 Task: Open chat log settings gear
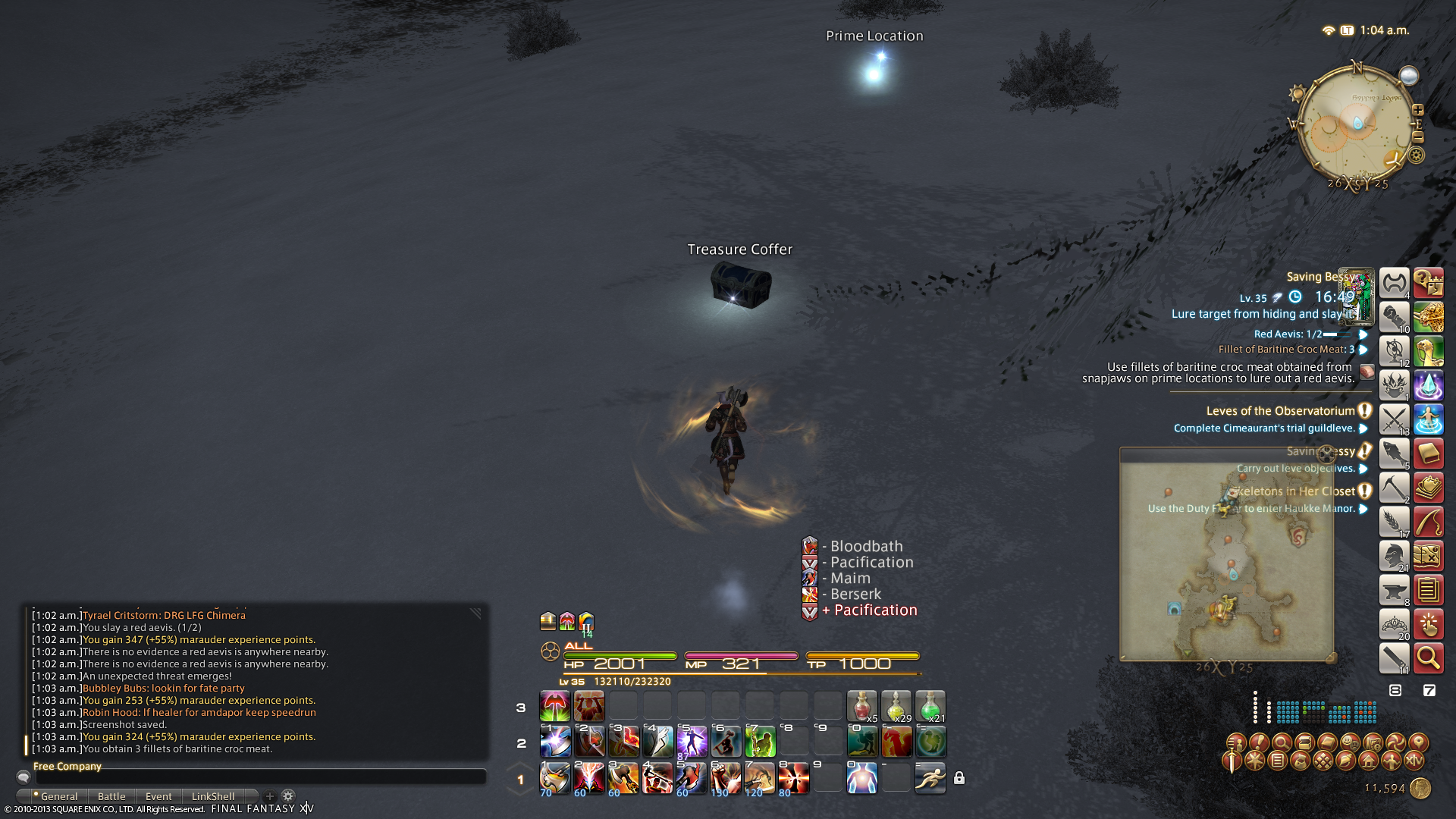pyautogui.click(x=288, y=796)
